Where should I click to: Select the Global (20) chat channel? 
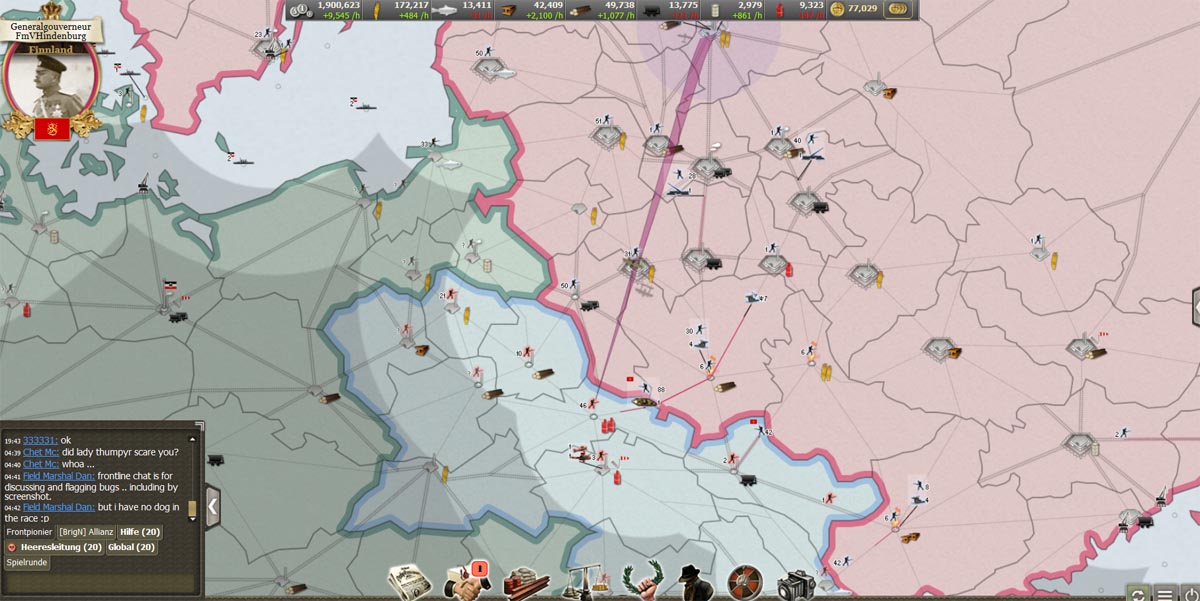pos(131,547)
